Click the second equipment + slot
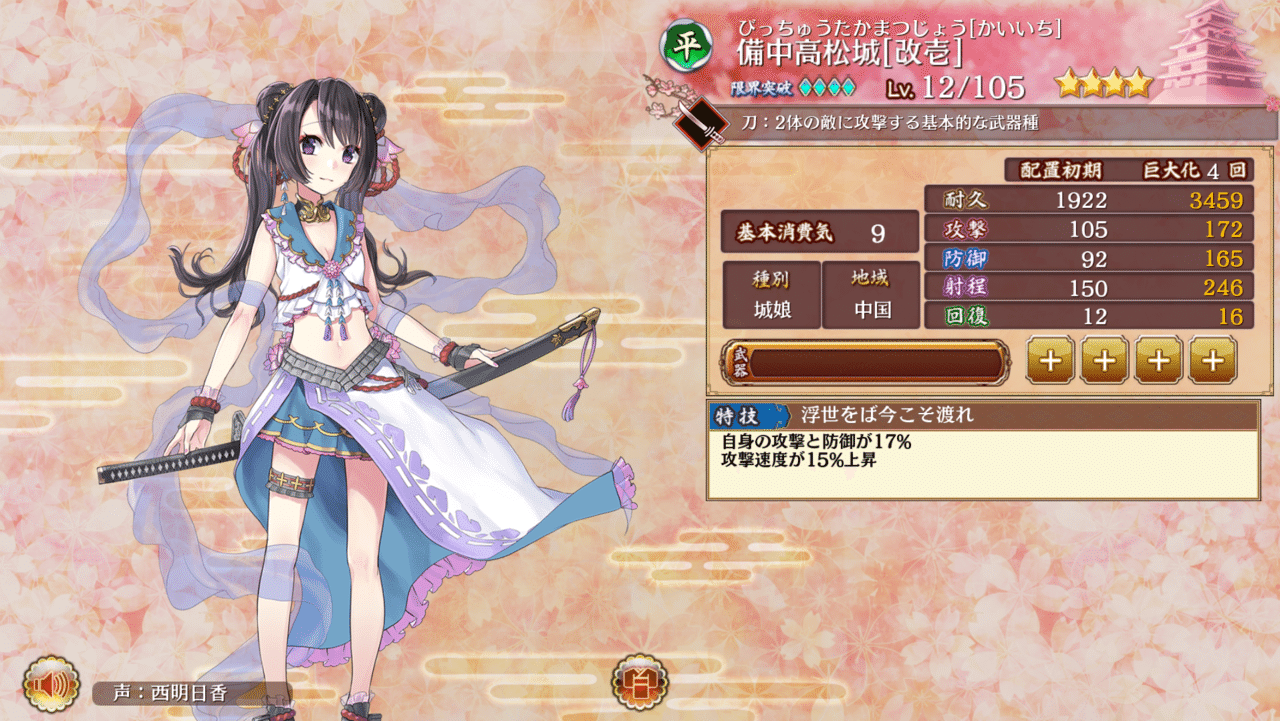Viewport: 1280px width, 721px height. (1104, 360)
